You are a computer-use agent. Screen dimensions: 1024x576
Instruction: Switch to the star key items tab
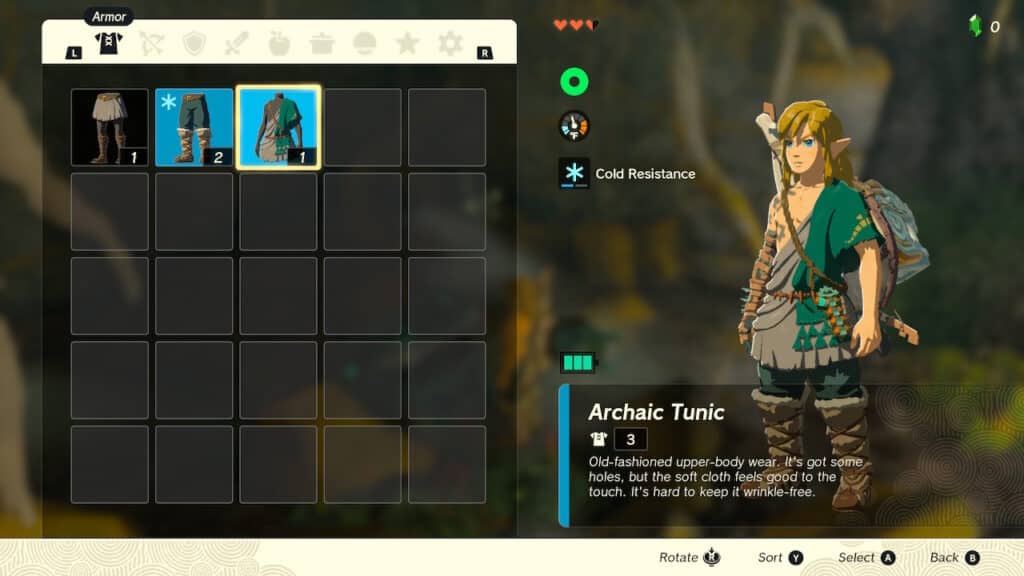tap(407, 43)
